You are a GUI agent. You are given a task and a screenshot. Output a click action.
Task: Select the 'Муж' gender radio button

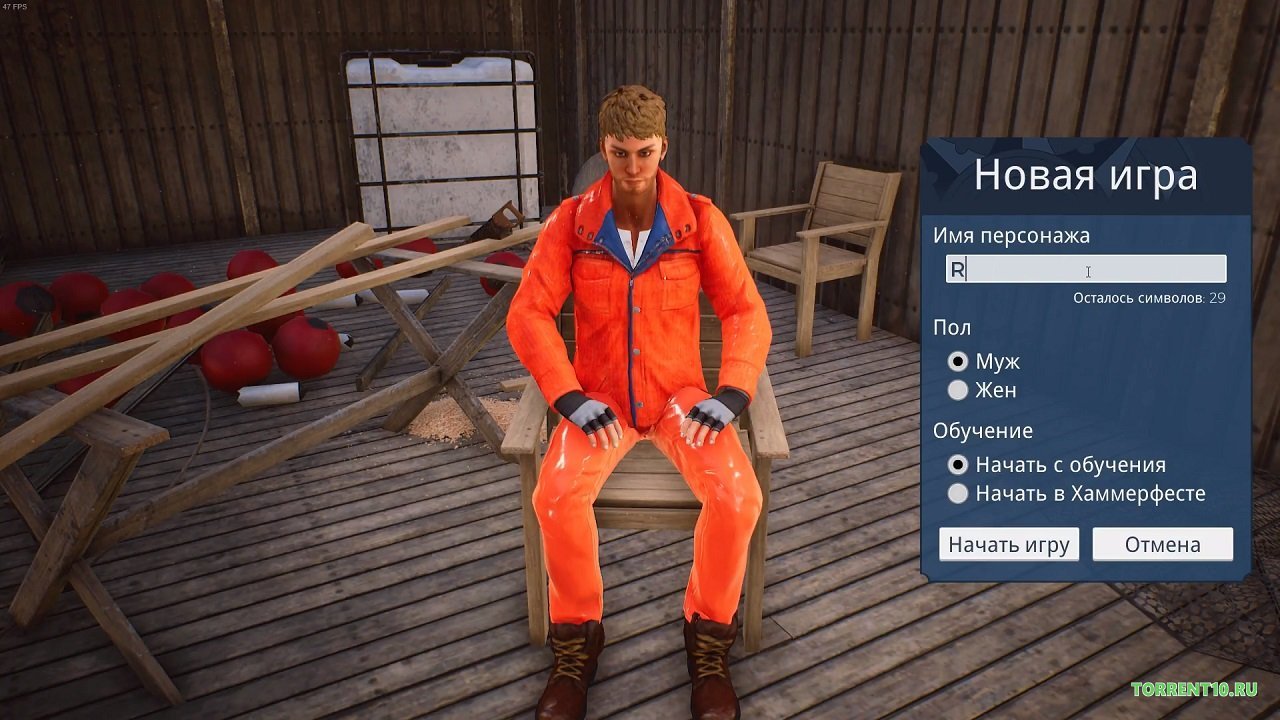(x=957, y=363)
